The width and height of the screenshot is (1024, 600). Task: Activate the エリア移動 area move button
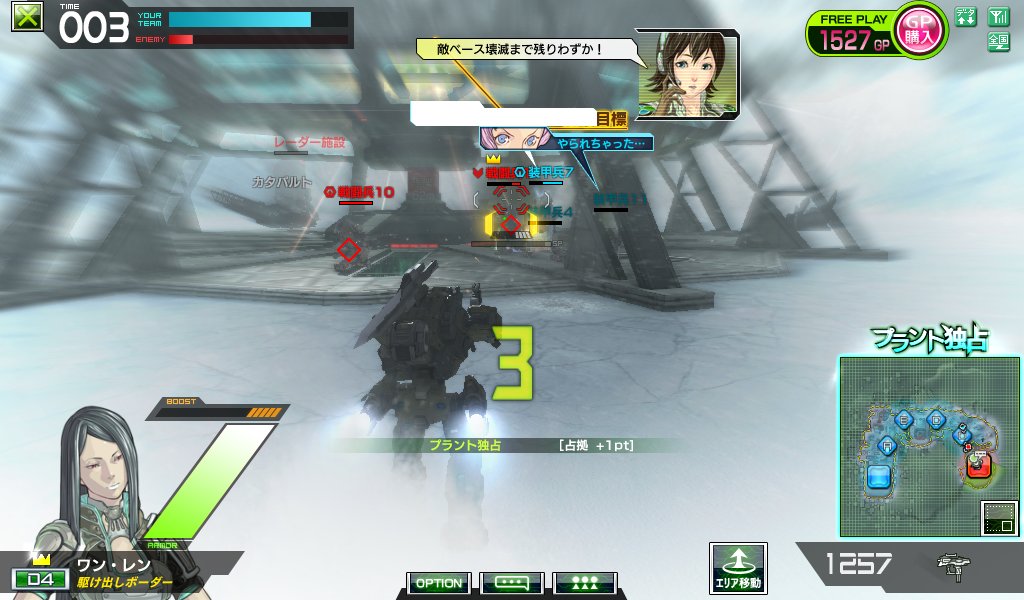point(738,568)
